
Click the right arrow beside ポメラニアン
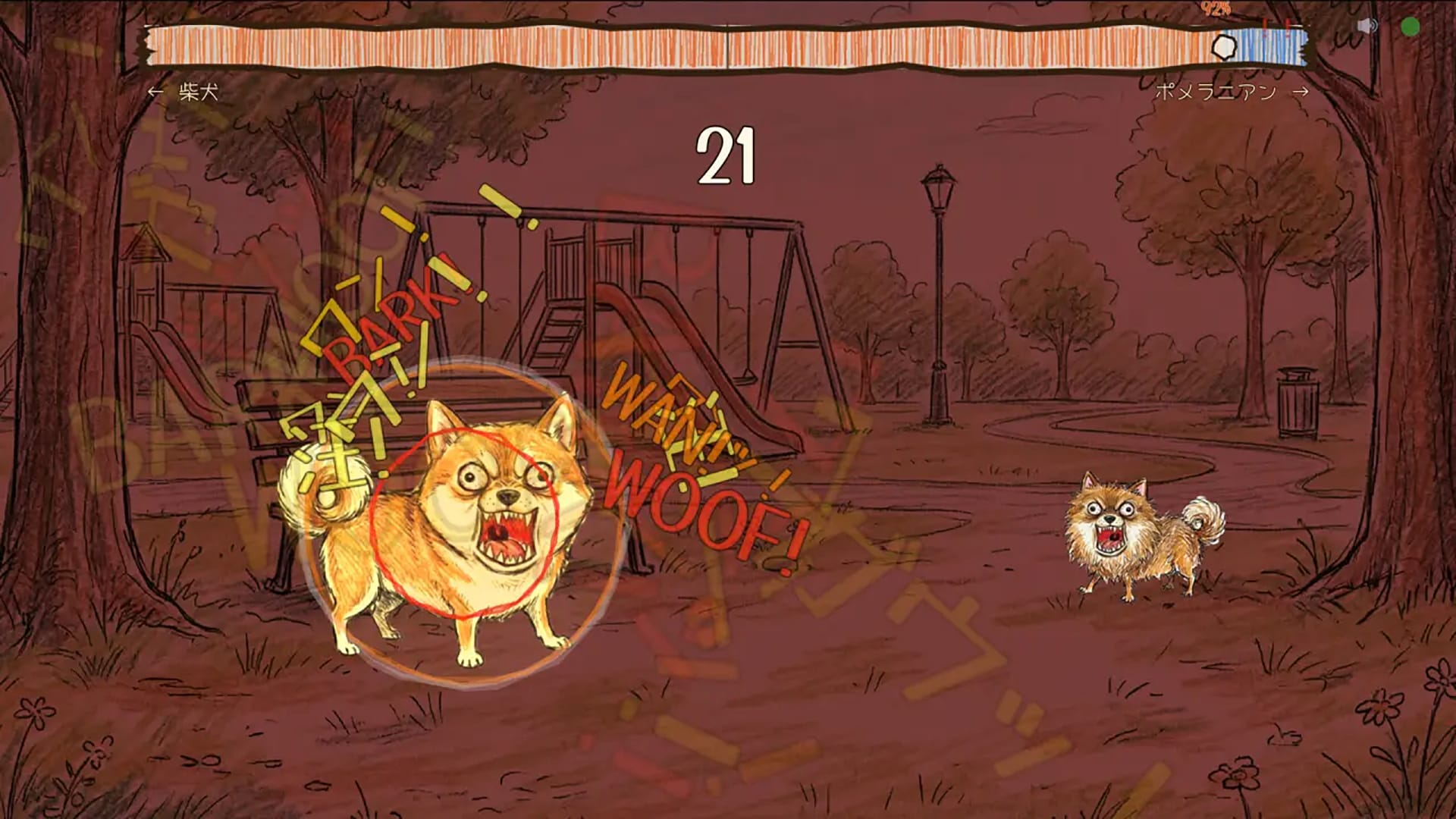point(1302,91)
